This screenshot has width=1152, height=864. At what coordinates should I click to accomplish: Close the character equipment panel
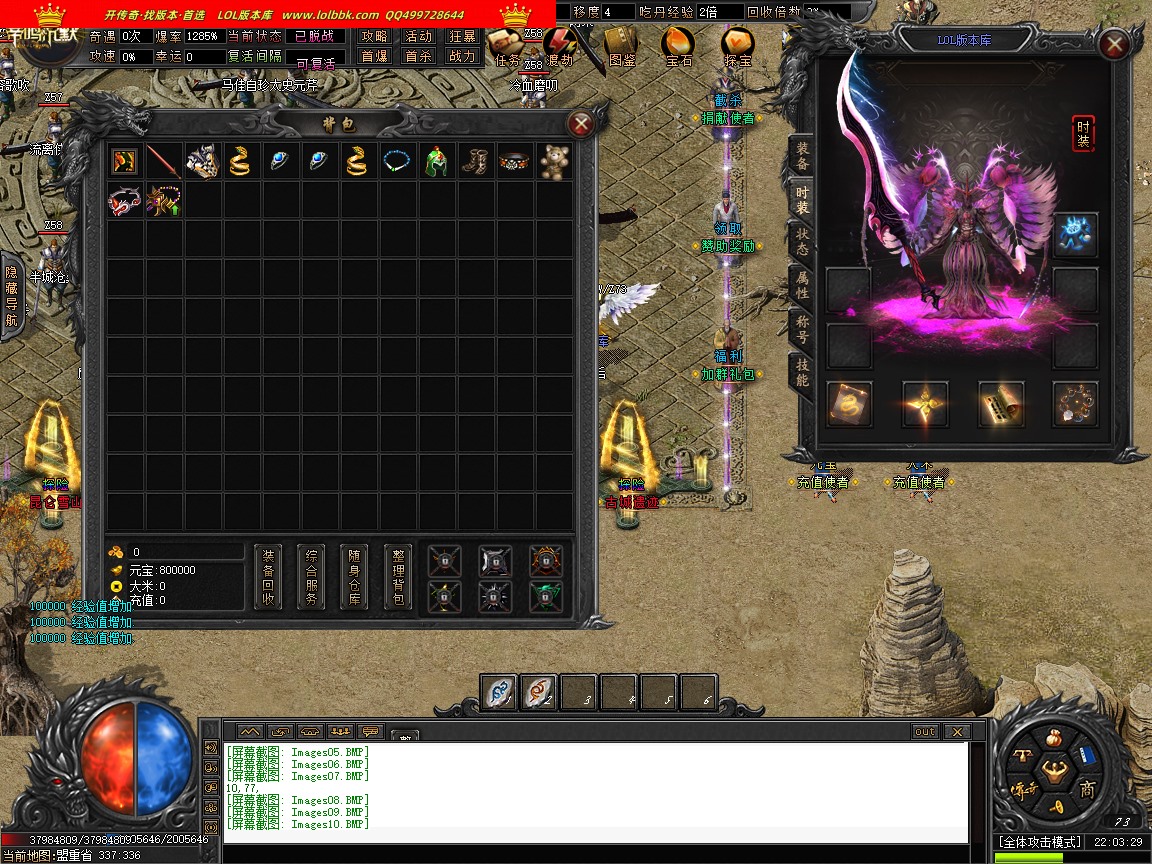click(1113, 45)
